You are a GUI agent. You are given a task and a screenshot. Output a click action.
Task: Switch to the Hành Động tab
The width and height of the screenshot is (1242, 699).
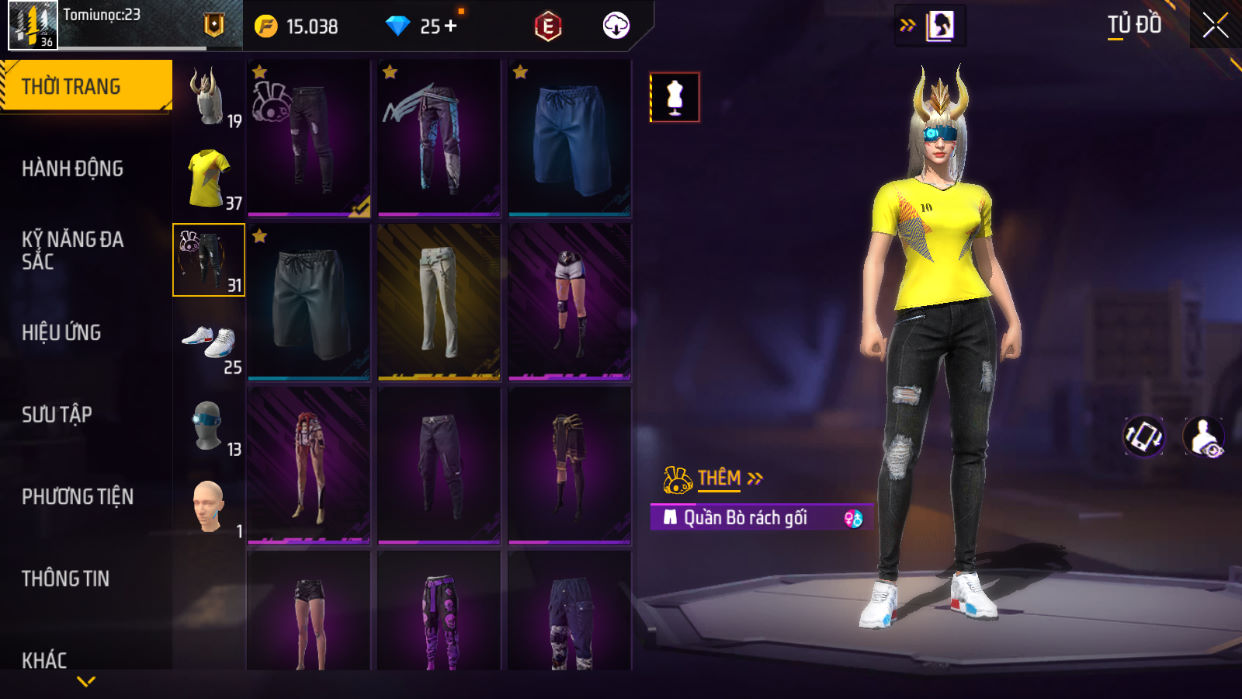tap(73, 169)
